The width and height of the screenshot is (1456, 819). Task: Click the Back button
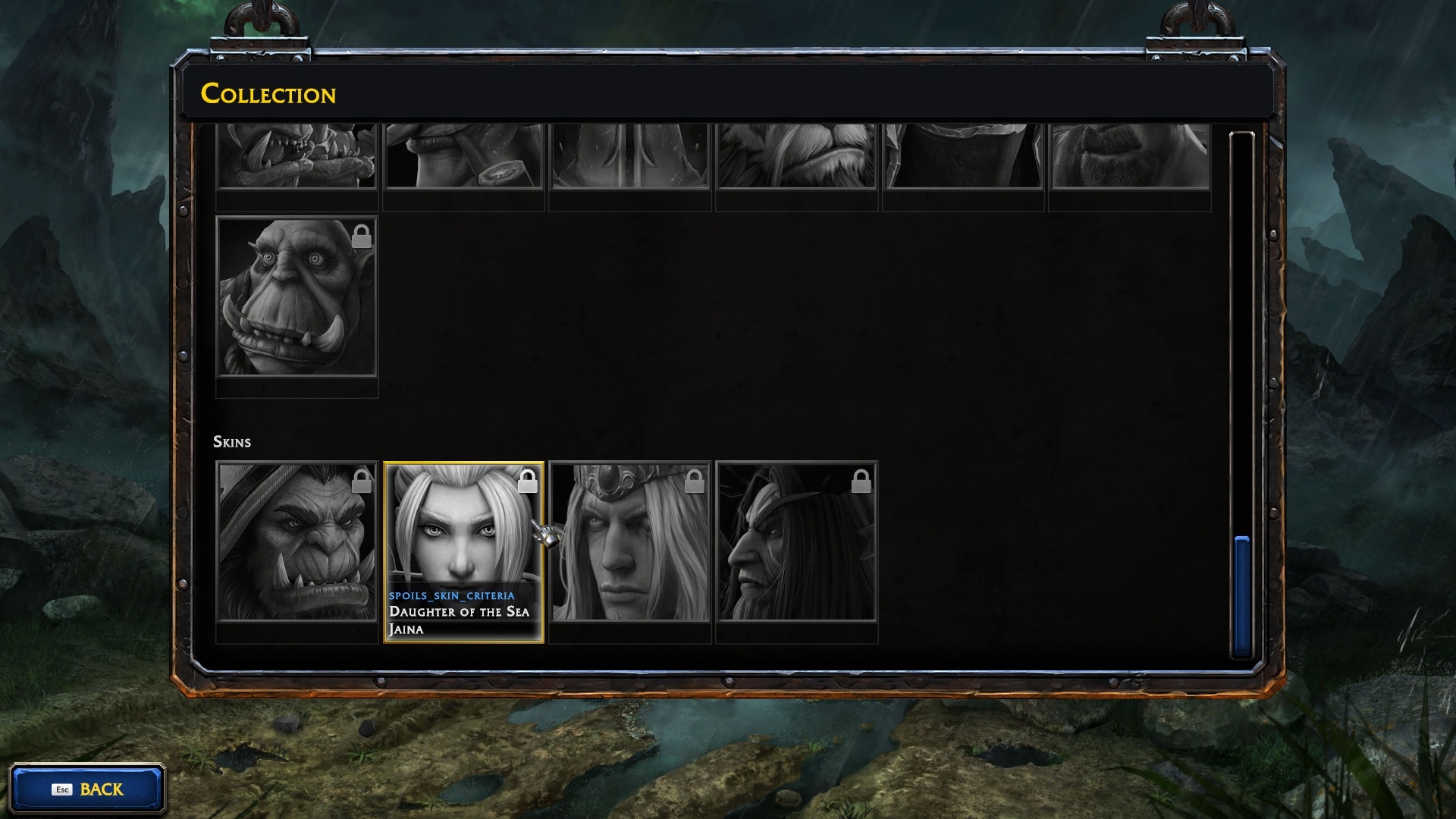pyautogui.click(x=89, y=789)
